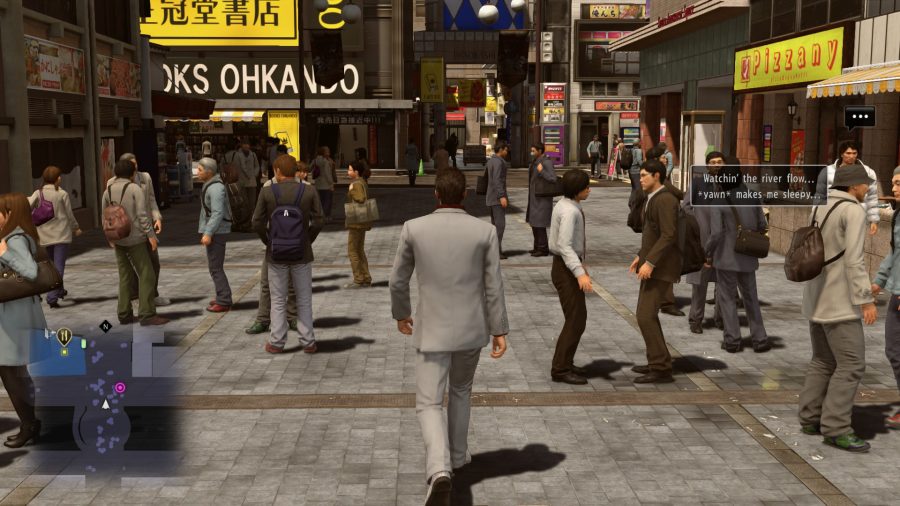This screenshot has width=900, height=506.
Task: Click the restaurant fork-and-knife minimap marker
Action: pyautogui.click(x=64, y=337)
